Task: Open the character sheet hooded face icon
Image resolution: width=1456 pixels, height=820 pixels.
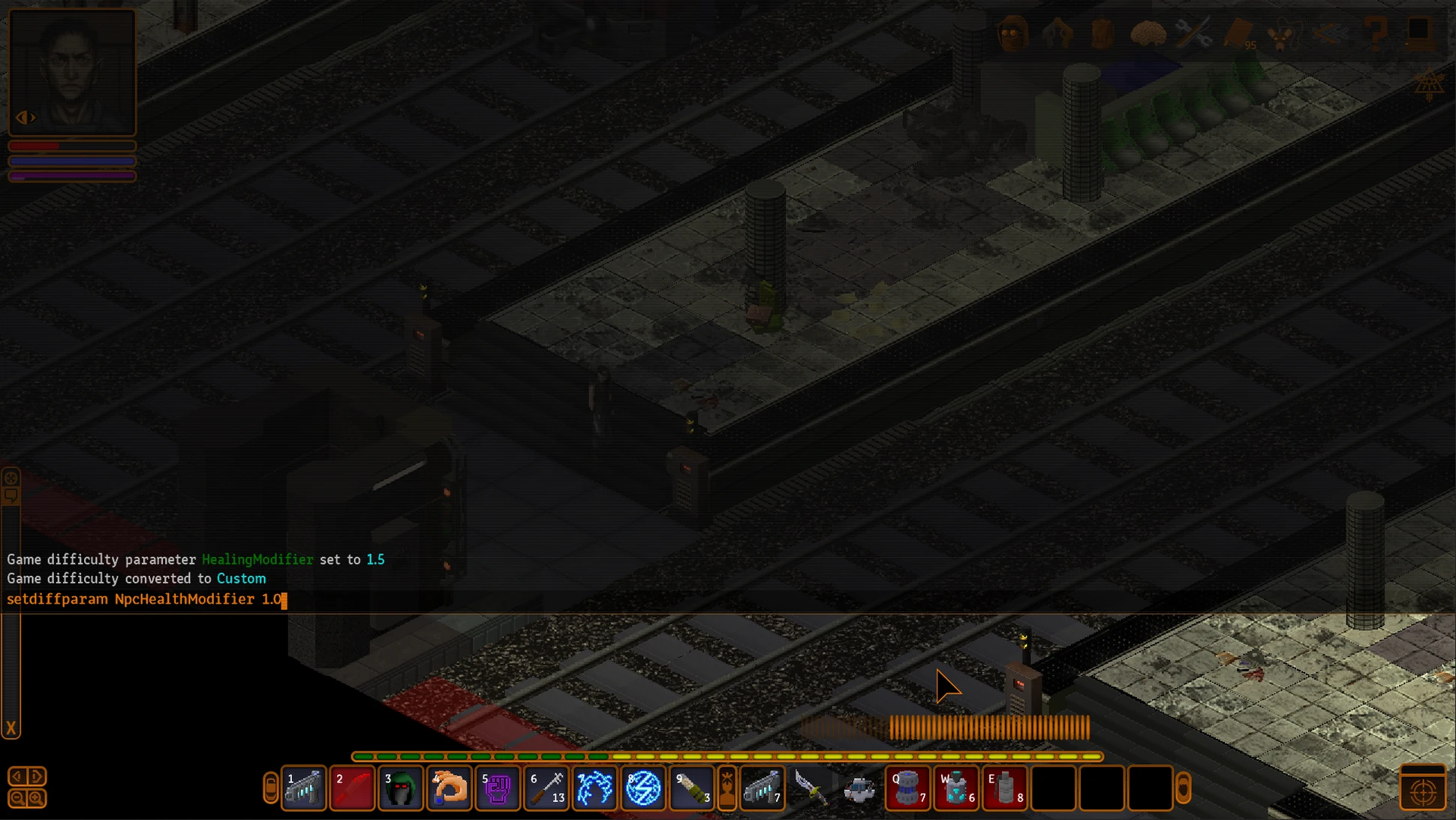Action: click(x=1012, y=33)
